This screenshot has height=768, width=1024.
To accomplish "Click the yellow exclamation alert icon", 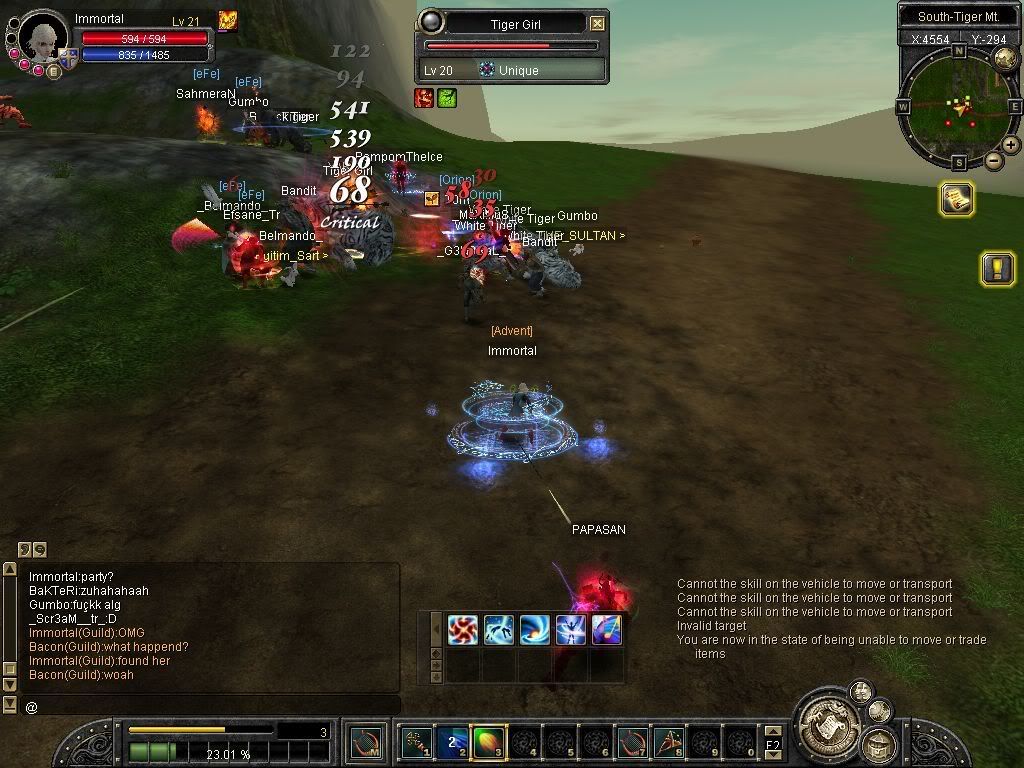I will (x=997, y=268).
